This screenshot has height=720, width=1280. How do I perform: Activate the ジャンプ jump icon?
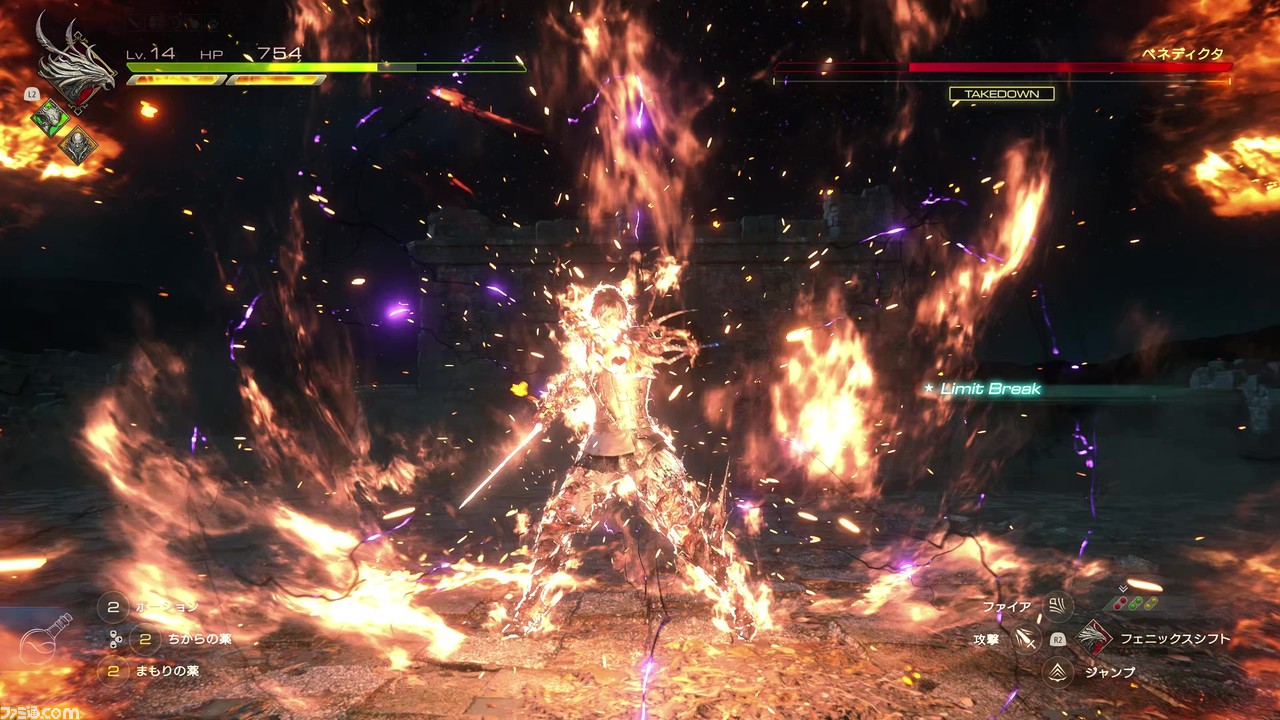point(1057,672)
